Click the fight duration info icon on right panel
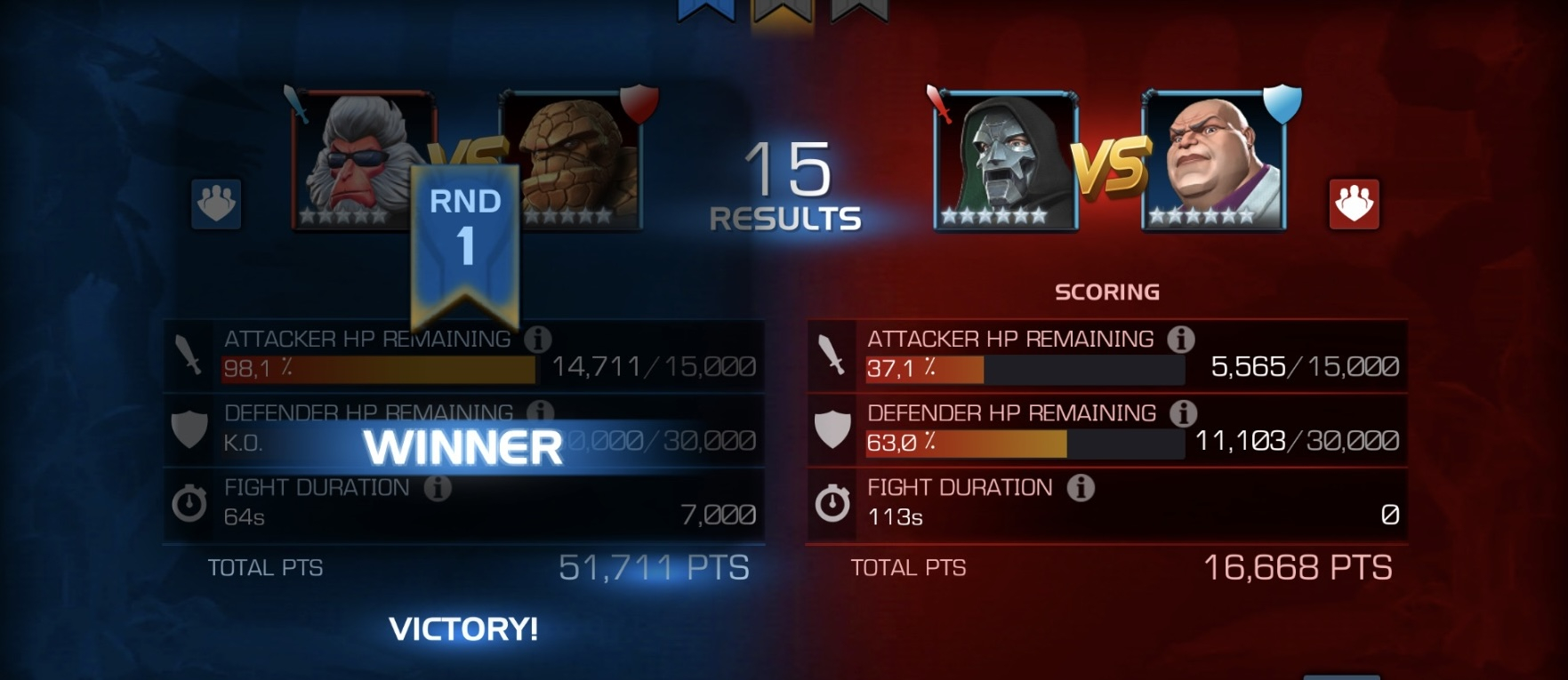This screenshot has height=680, width=1568. click(1082, 487)
